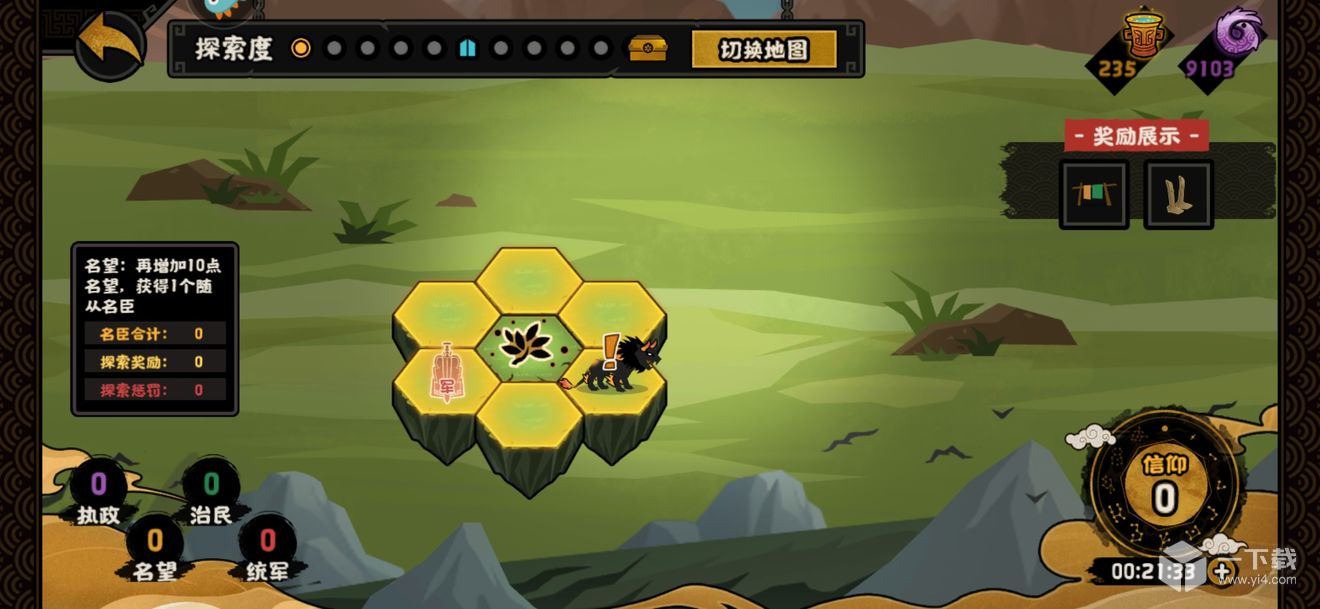Select the wooden boots reward item
Image resolution: width=1320 pixels, height=609 pixels.
(1178, 195)
